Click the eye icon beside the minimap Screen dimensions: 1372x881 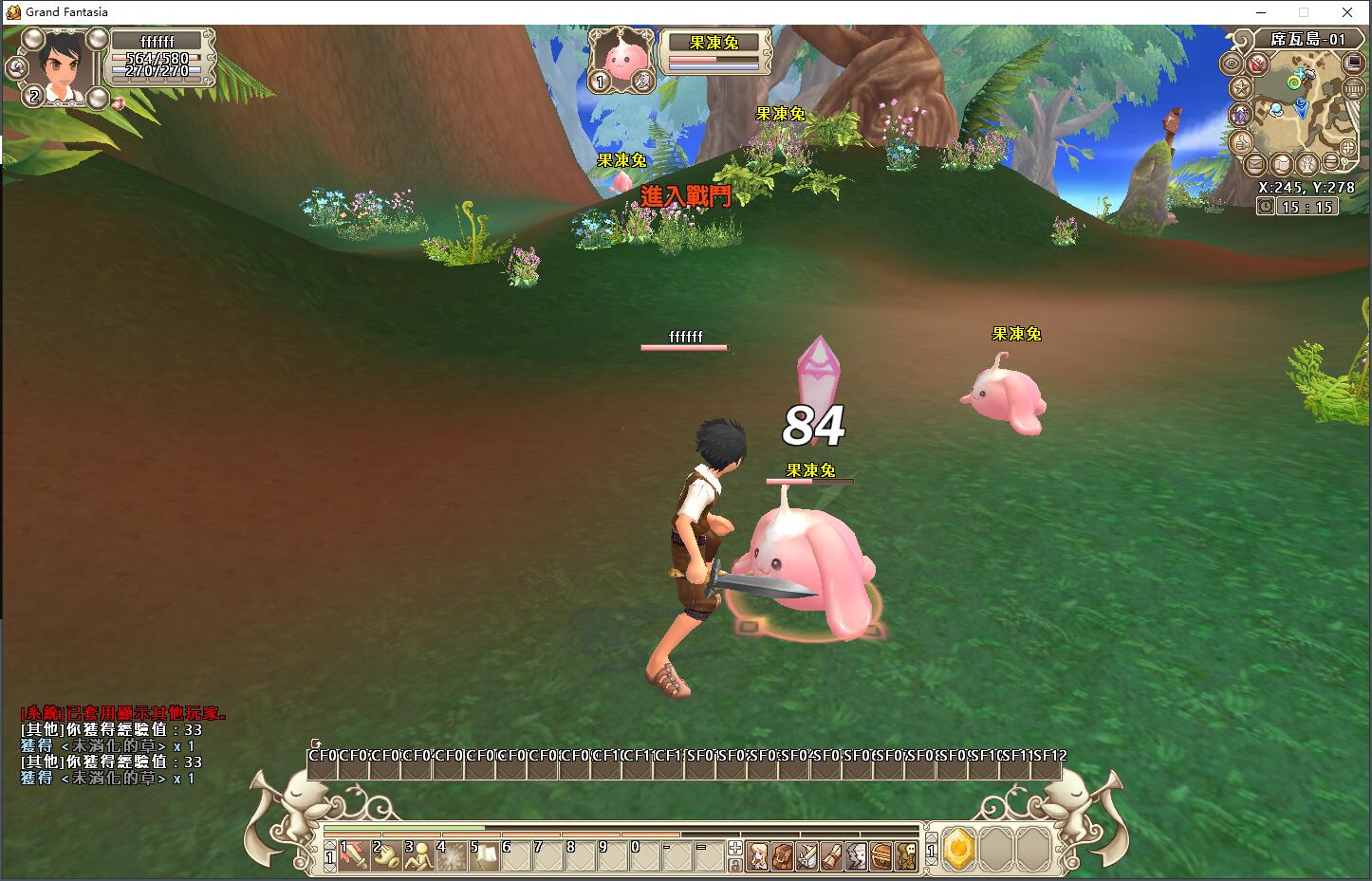click(1232, 64)
